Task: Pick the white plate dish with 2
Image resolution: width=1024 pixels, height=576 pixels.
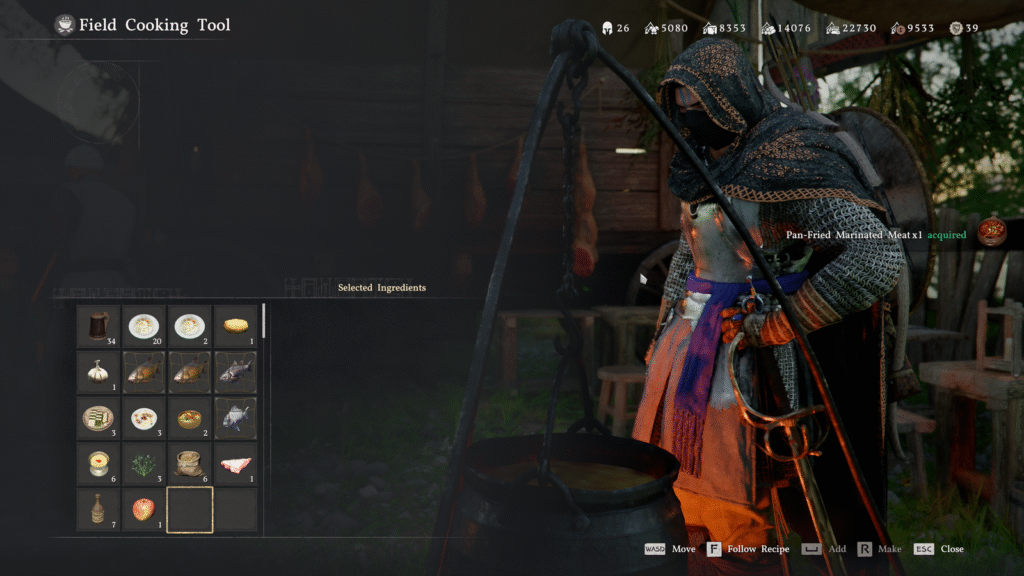Action: [x=189, y=326]
